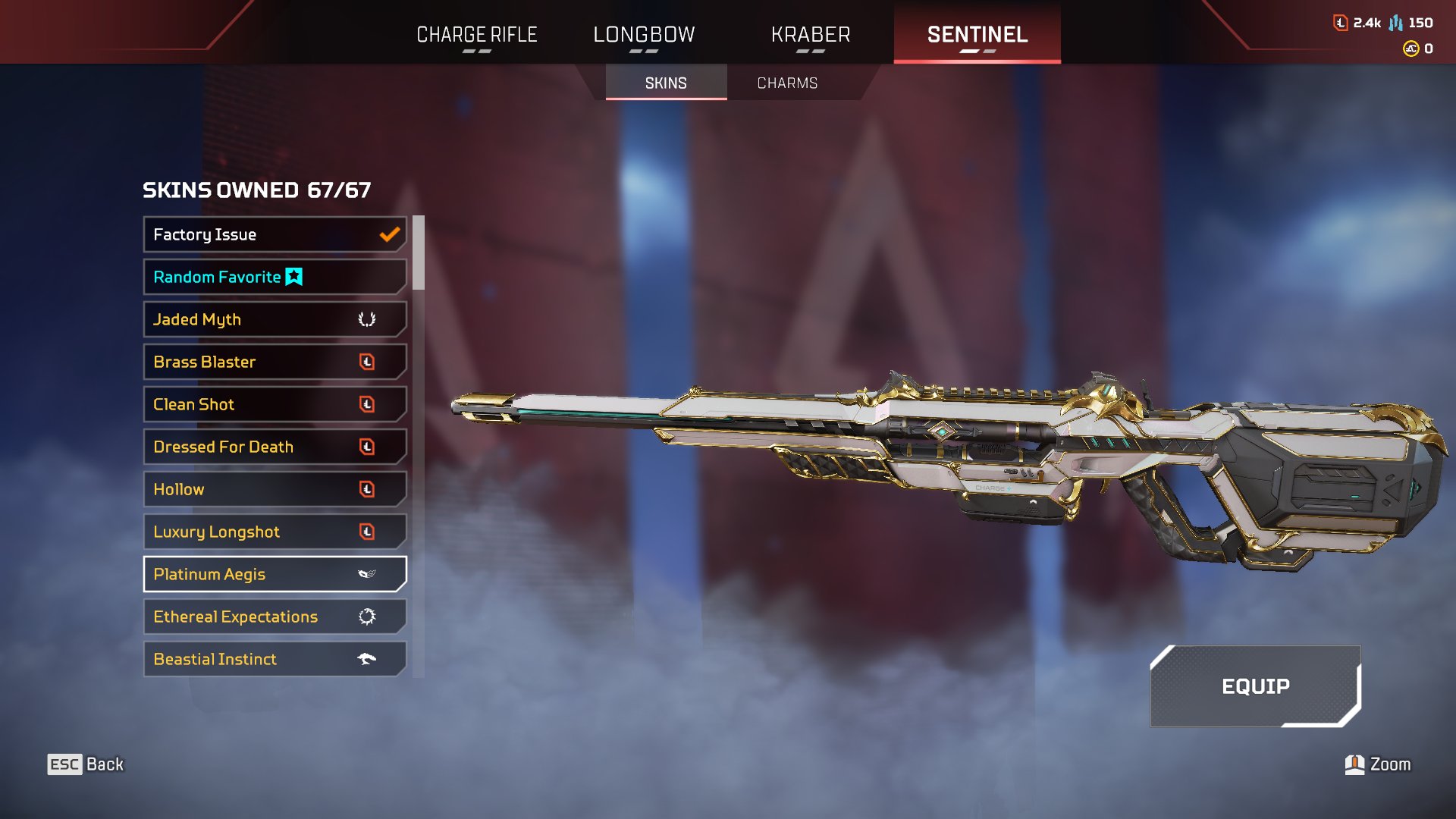Select the Kraber weapon tab
Viewport: 1456px width, 819px height.
point(811,35)
